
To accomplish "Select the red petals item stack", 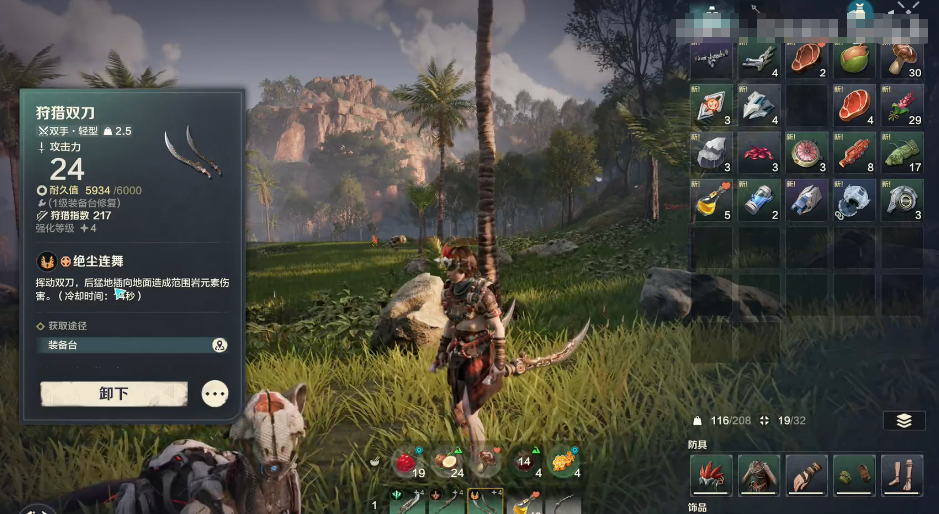I will click(x=759, y=152).
